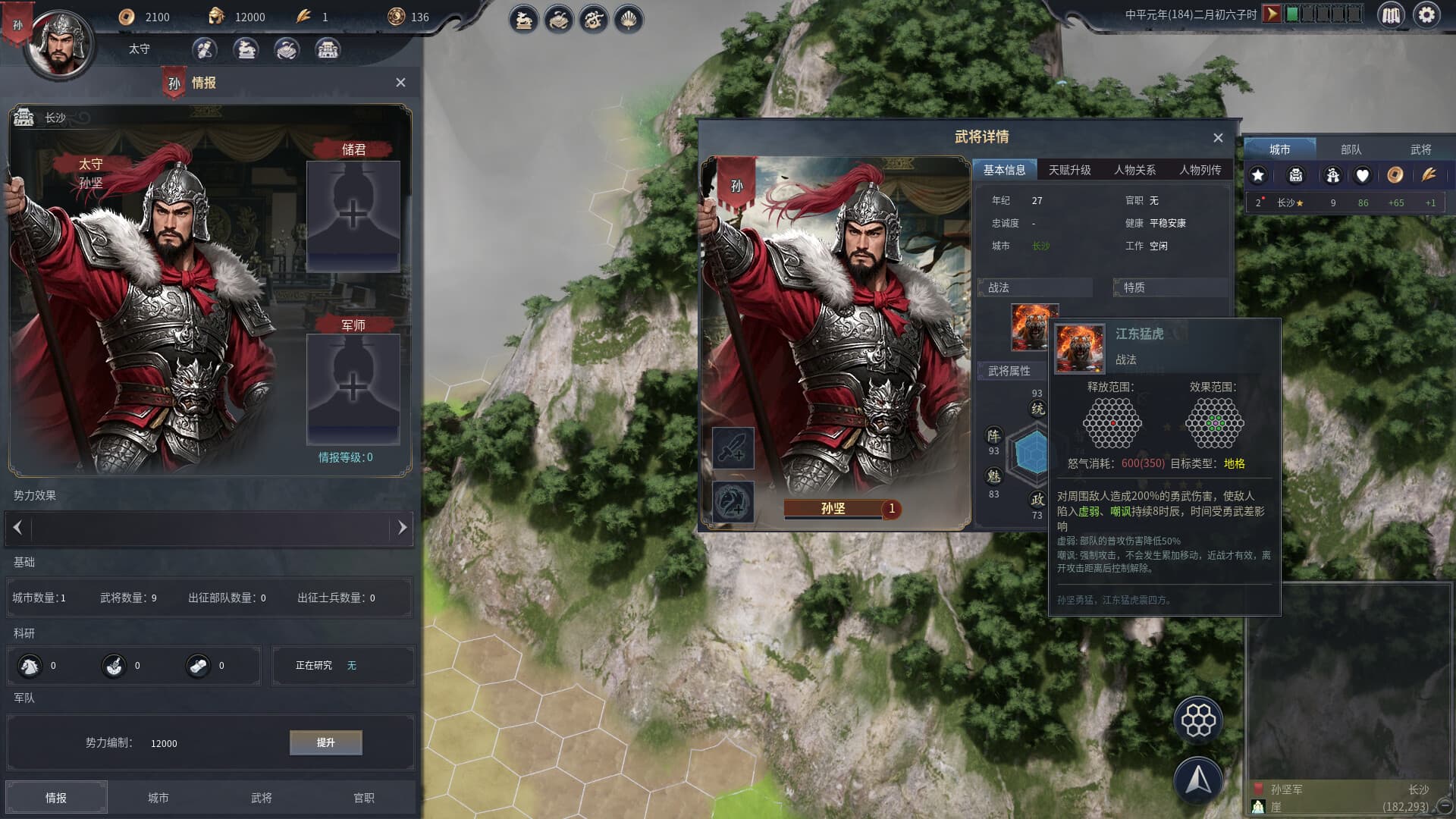The height and width of the screenshot is (819, 1456).
Task: Select the brush-and-scroll icon near the avatar
Action: coord(202,50)
